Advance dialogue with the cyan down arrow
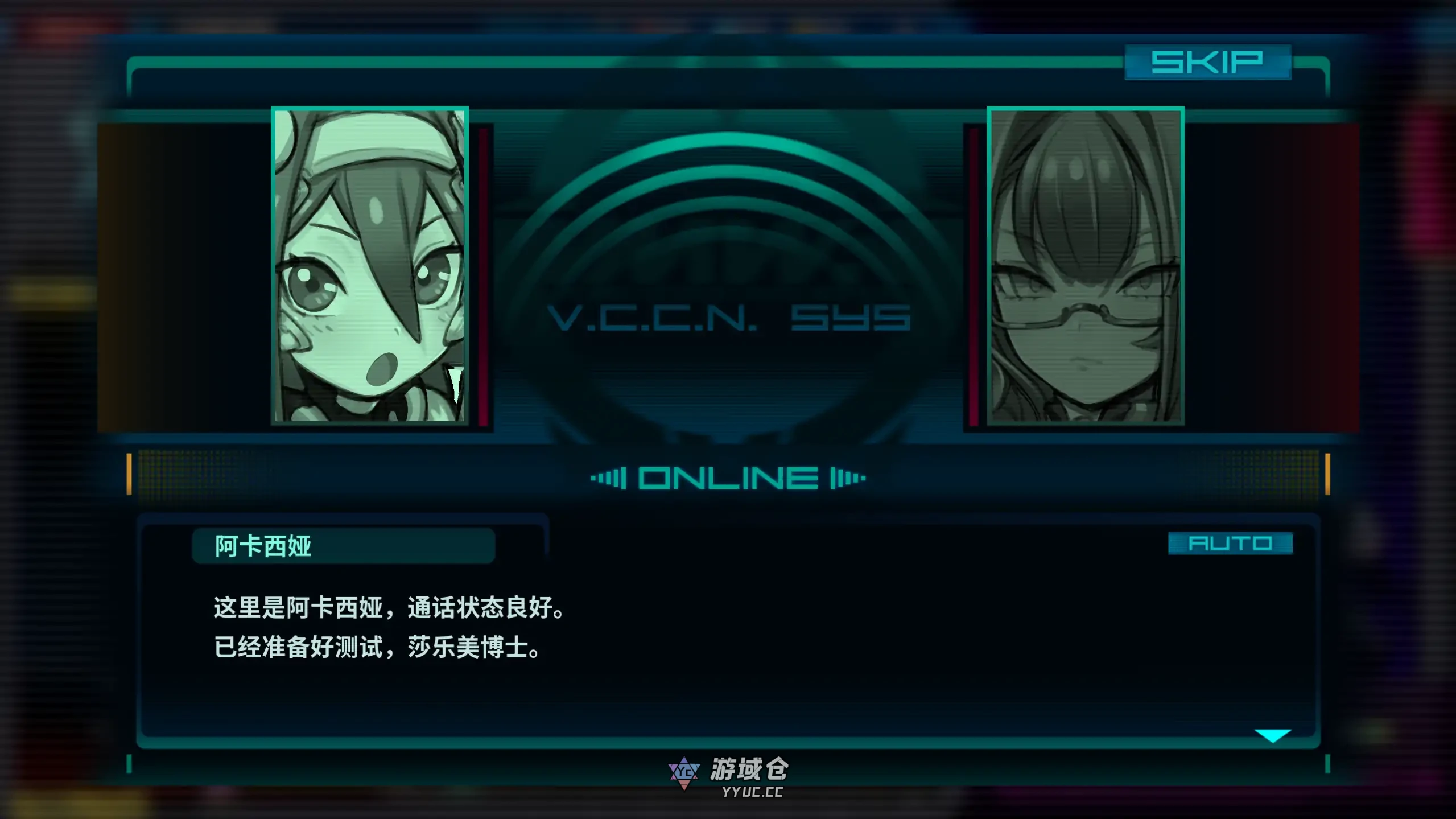Image resolution: width=1456 pixels, height=819 pixels. click(1273, 735)
